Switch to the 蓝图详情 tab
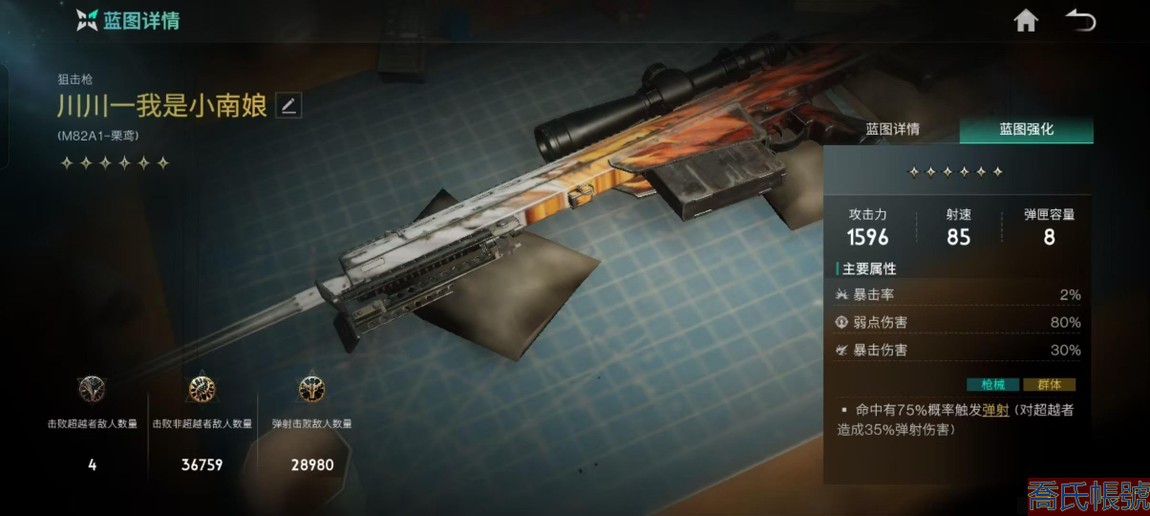This screenshot has width=1150, height=516. click(892, 130)
